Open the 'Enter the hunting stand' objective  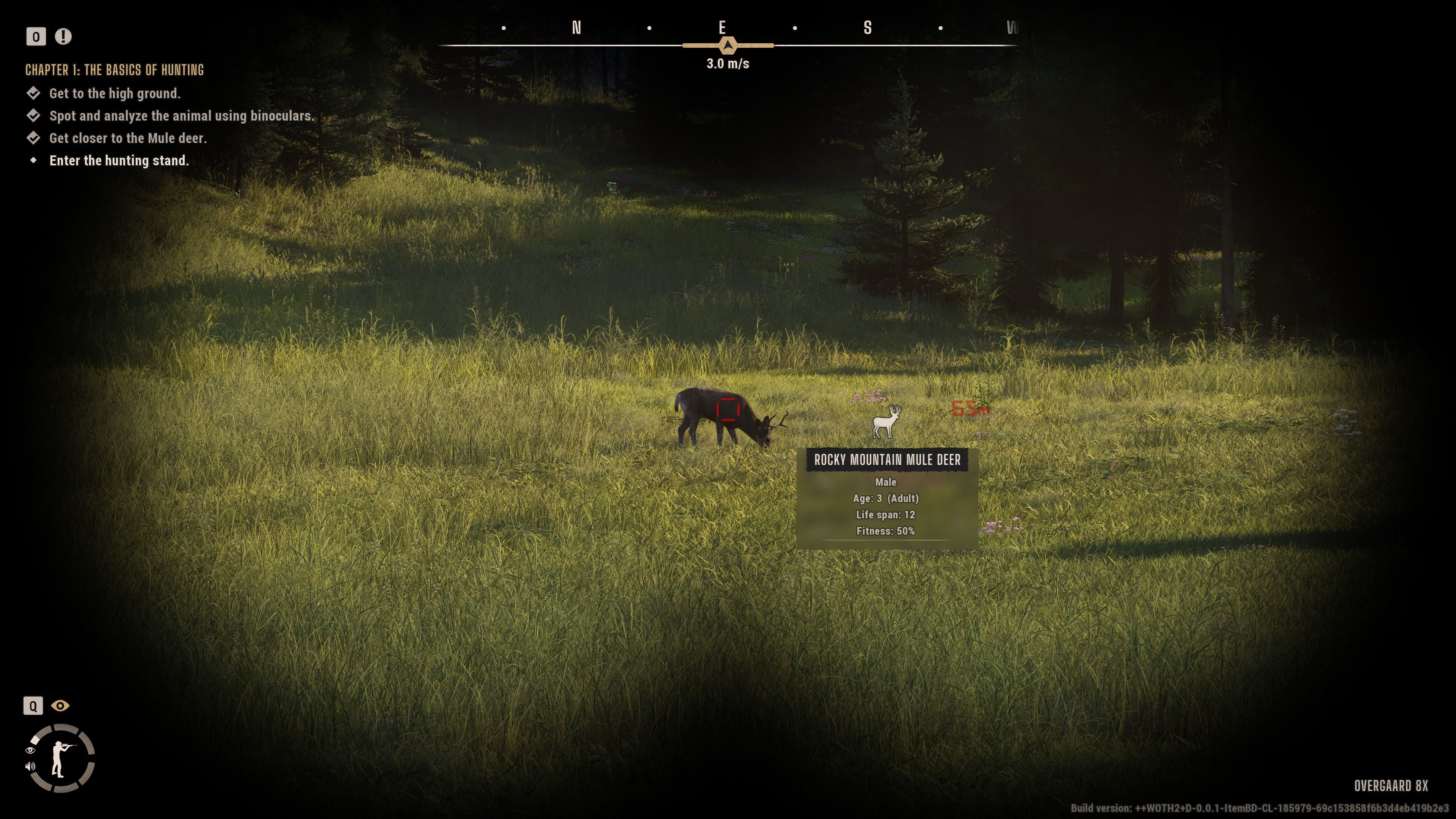(x=119, y=161)
